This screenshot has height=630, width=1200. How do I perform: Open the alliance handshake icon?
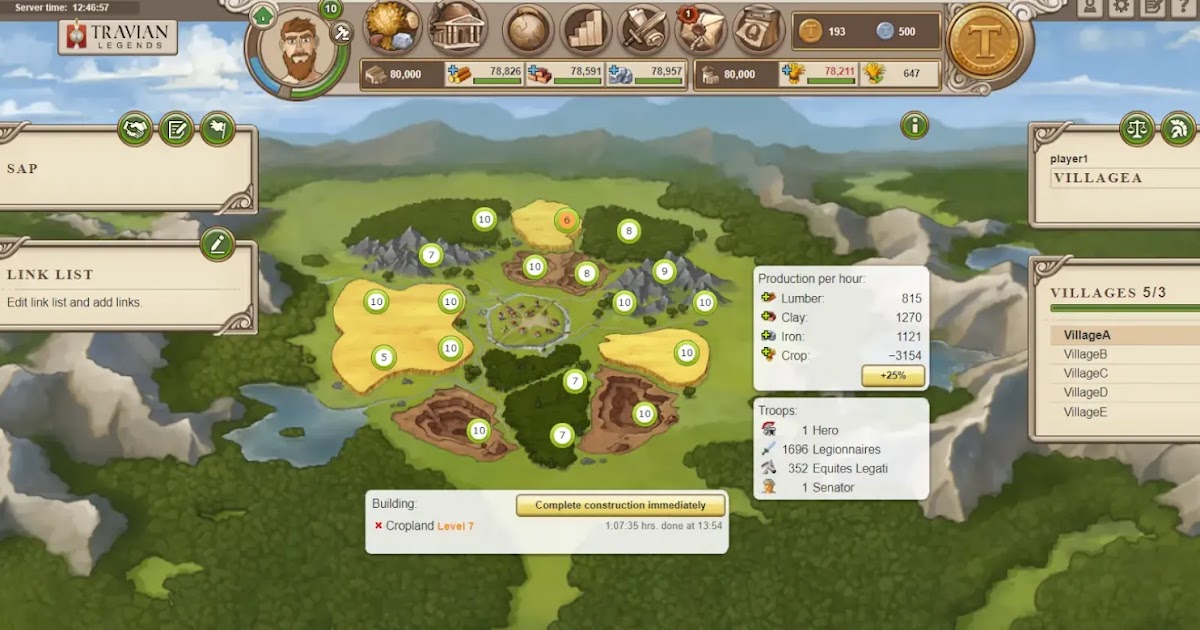(135, 128)
